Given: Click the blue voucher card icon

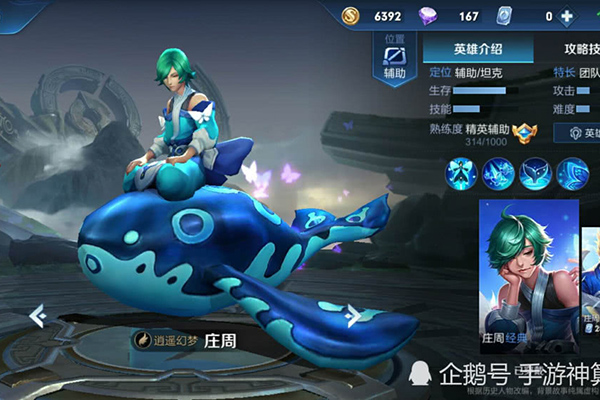Looking at the screenshot, I should [x=504, y=16].
